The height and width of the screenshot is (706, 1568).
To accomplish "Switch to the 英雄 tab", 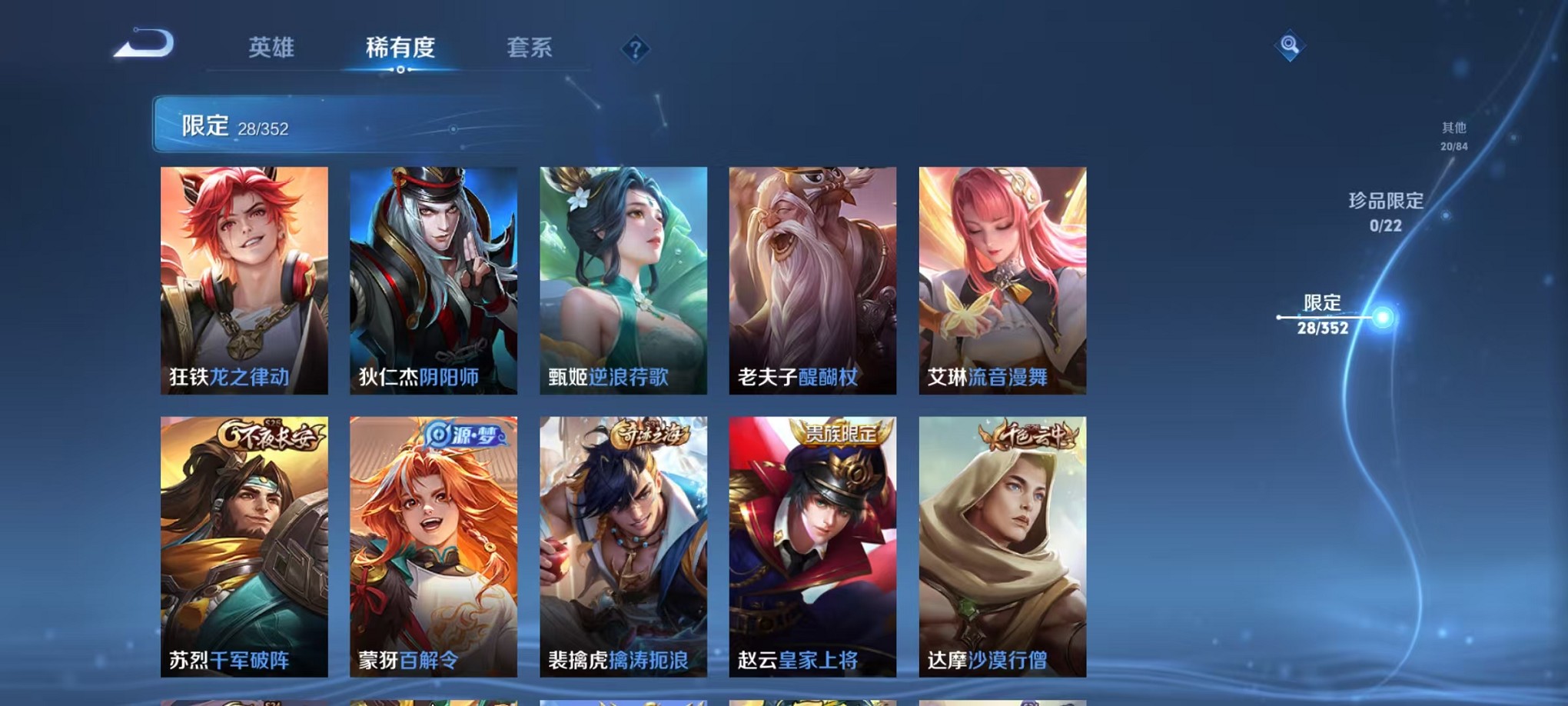I will [x=273, y=48].
